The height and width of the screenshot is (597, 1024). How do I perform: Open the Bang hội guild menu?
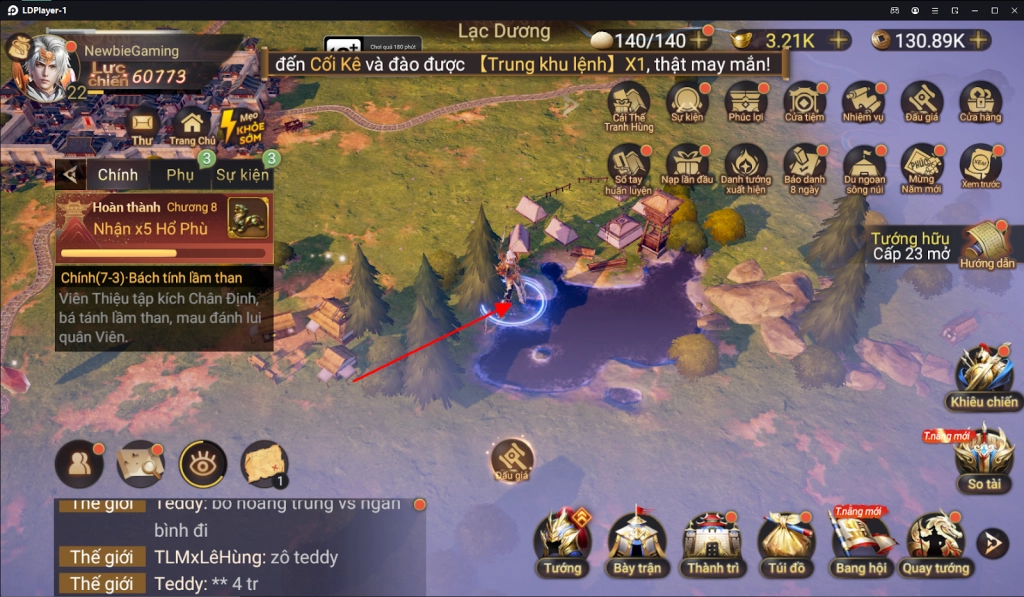[x=862, y=543]
